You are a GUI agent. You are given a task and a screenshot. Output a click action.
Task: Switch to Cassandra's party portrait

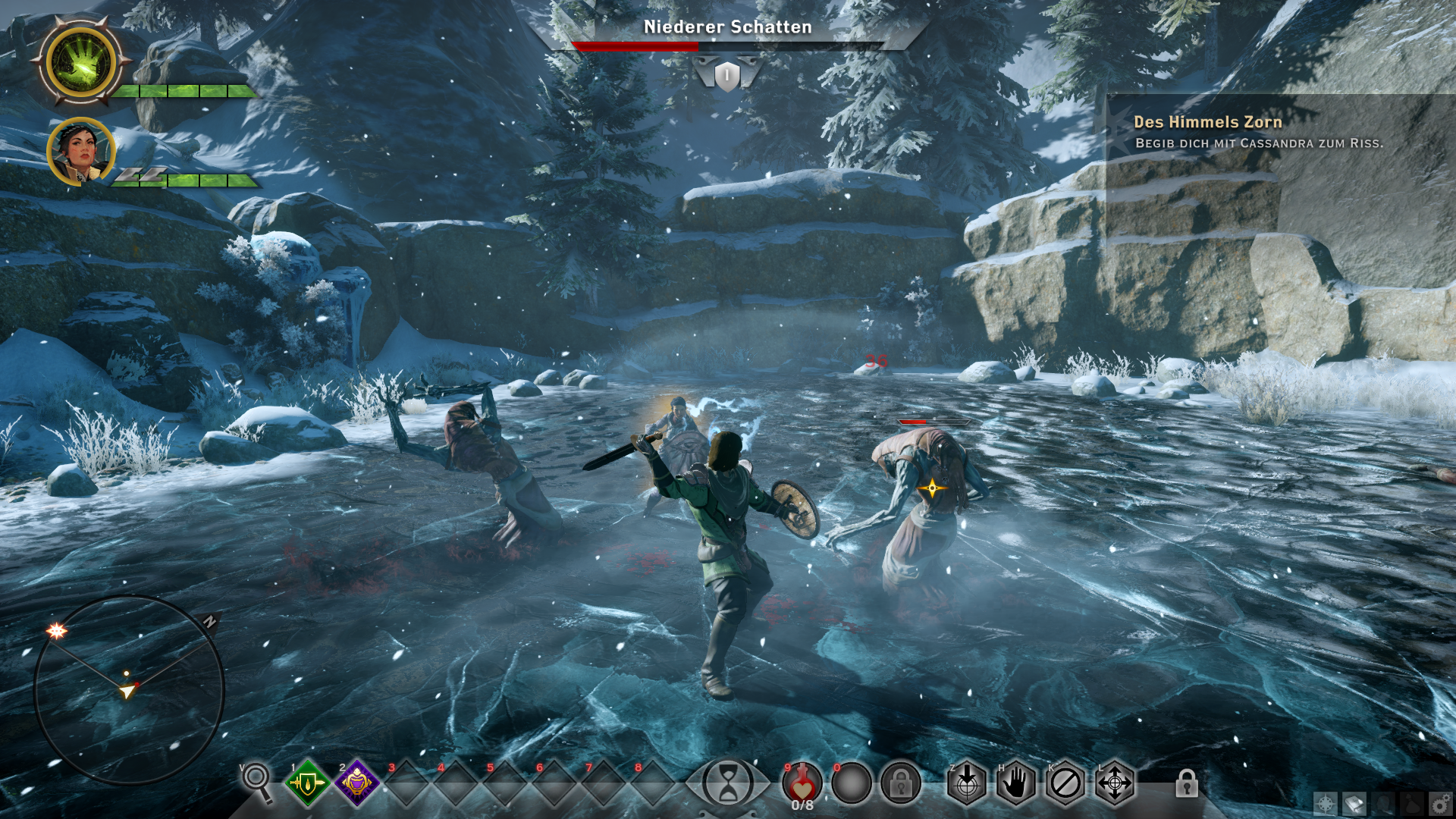point(80,152)
